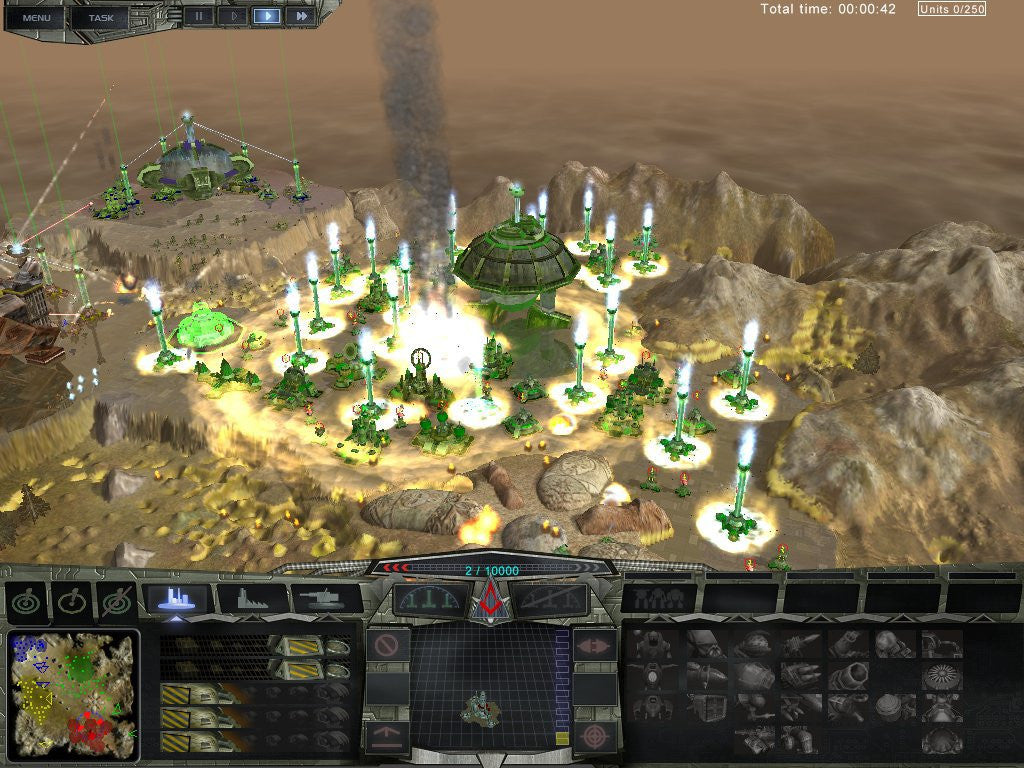The width and height of the screenshot is (1024, 768).
Task: Pause the game speed
Action: (198, 16)
